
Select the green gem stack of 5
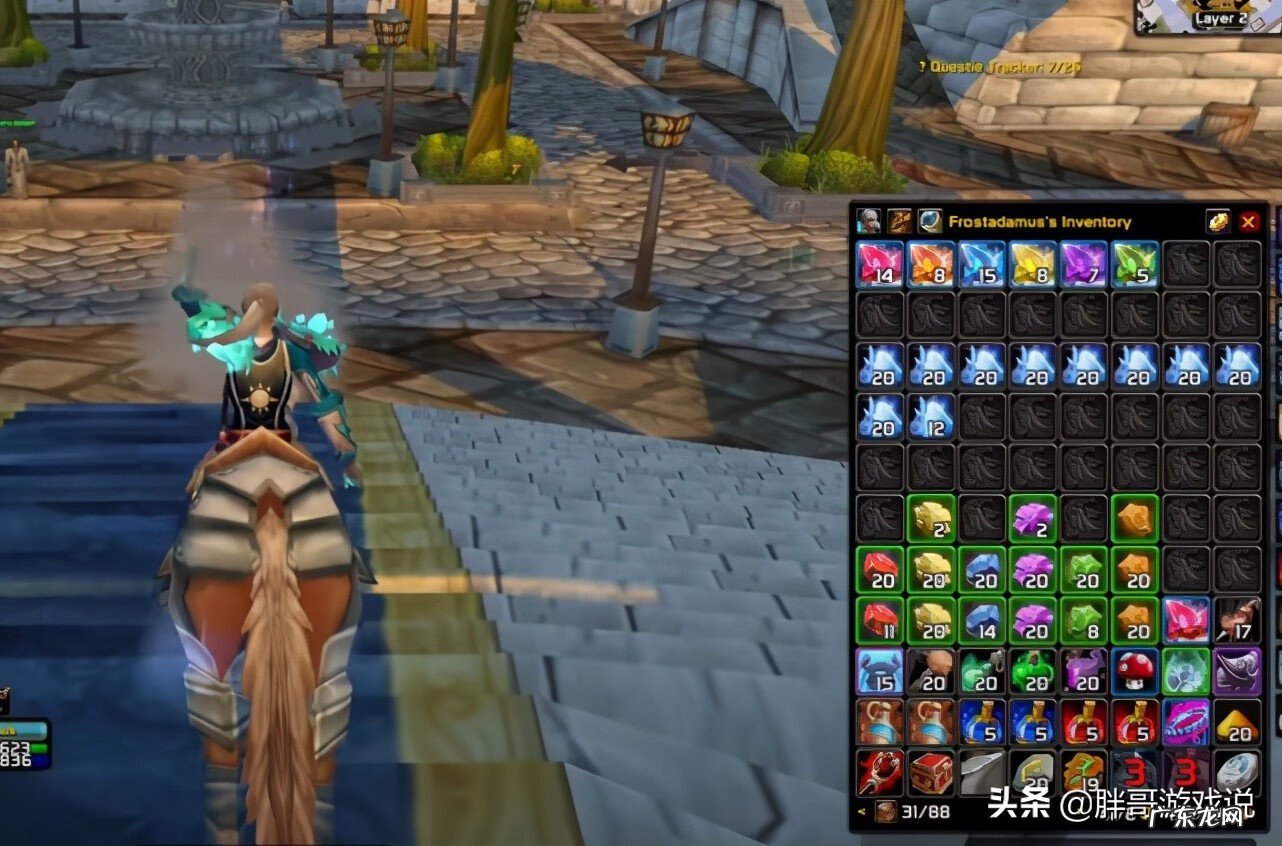click(1136, 264)
